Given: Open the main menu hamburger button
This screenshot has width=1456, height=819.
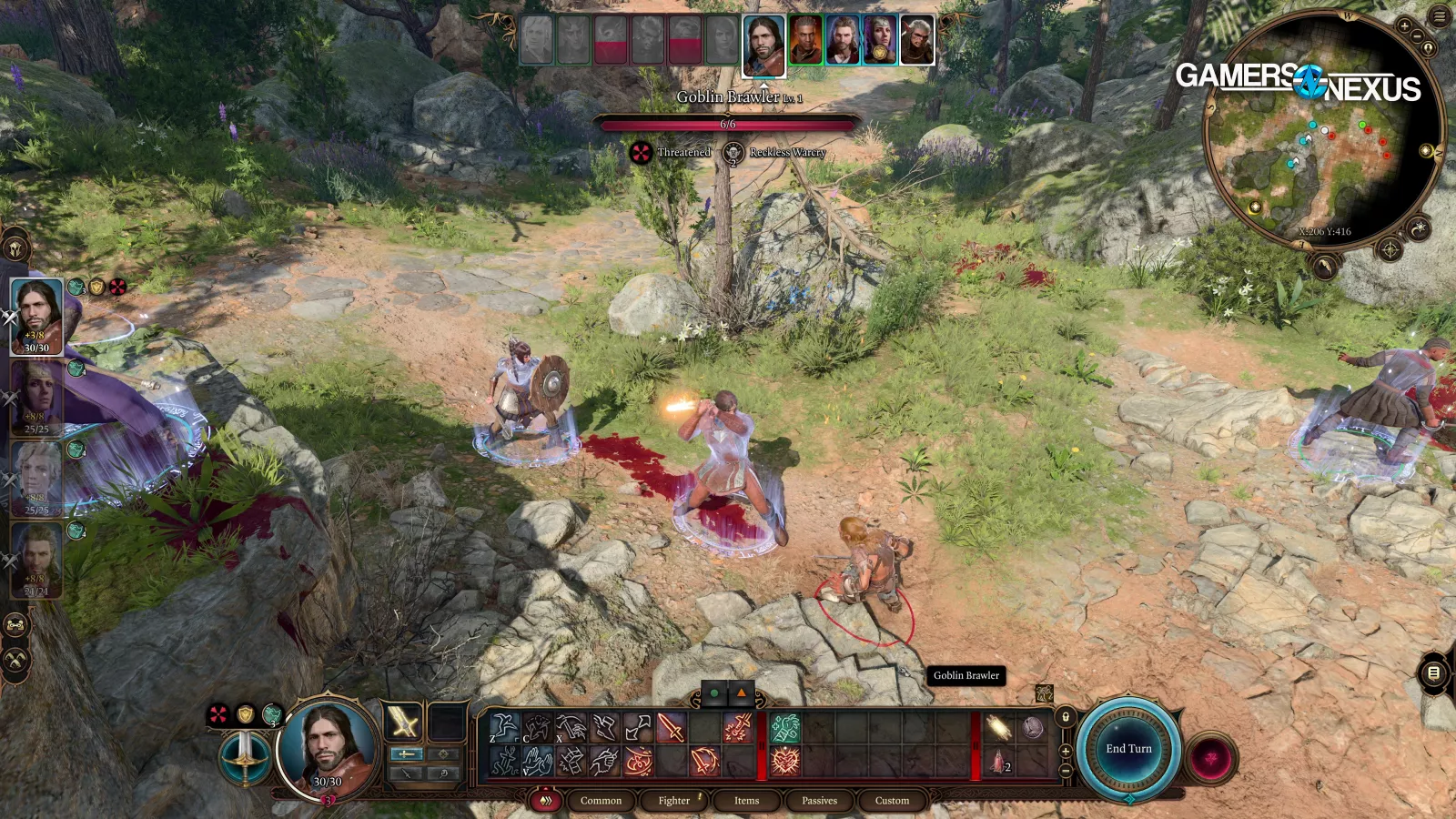Looking at the screenshot, I should point(1440,15).
